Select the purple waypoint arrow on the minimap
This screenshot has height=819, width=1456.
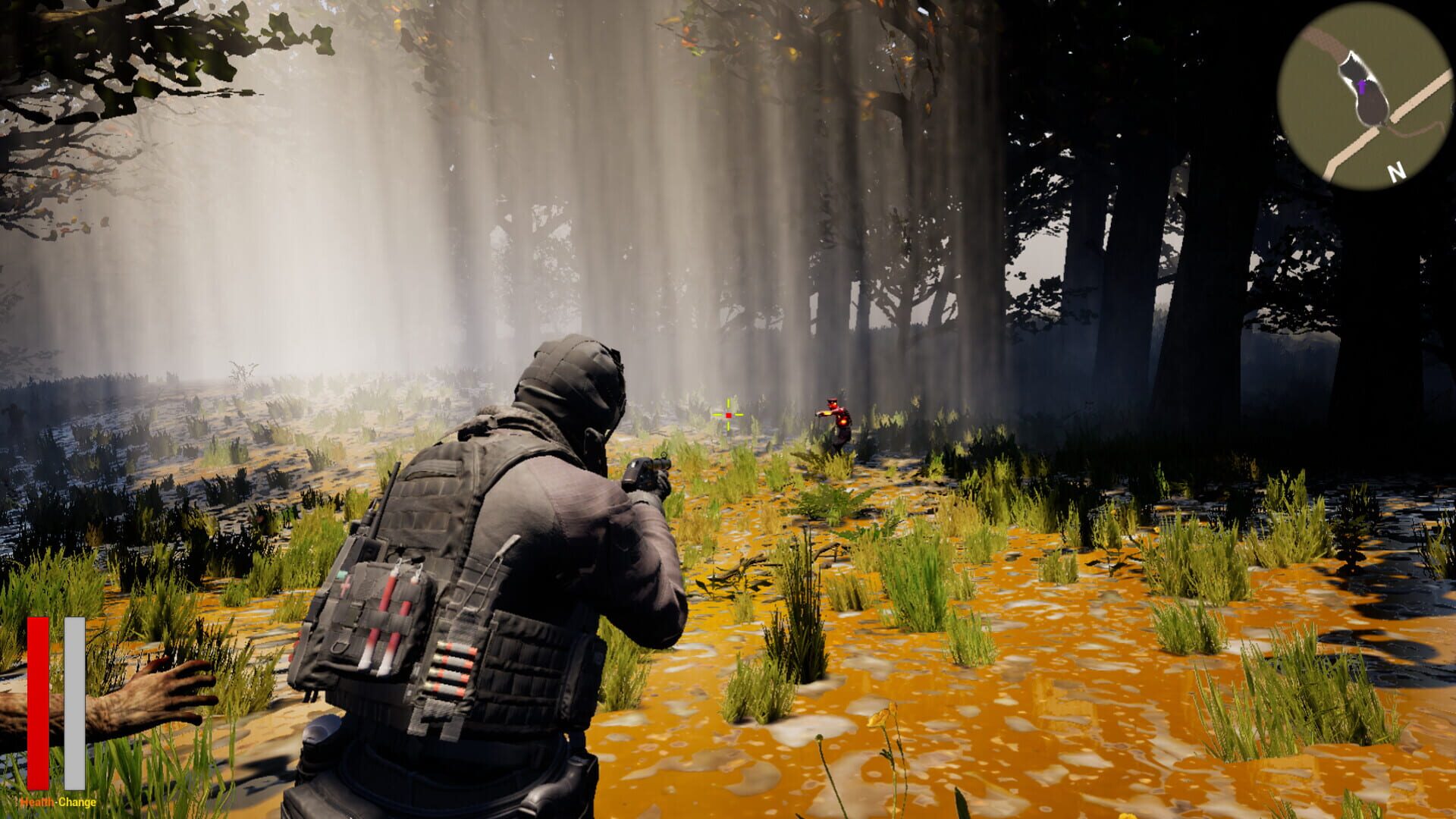click(x=1362, y=86)
